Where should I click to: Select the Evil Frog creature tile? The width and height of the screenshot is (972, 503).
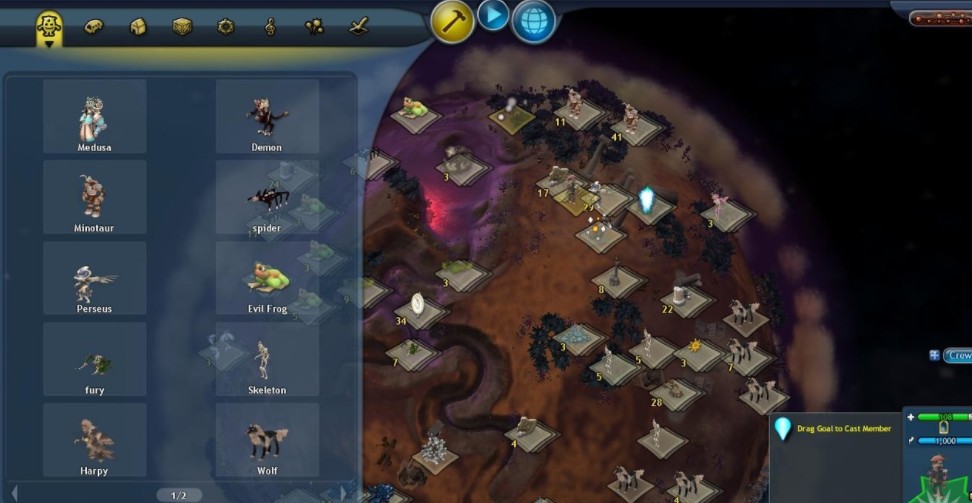click(x=267, y=278)
